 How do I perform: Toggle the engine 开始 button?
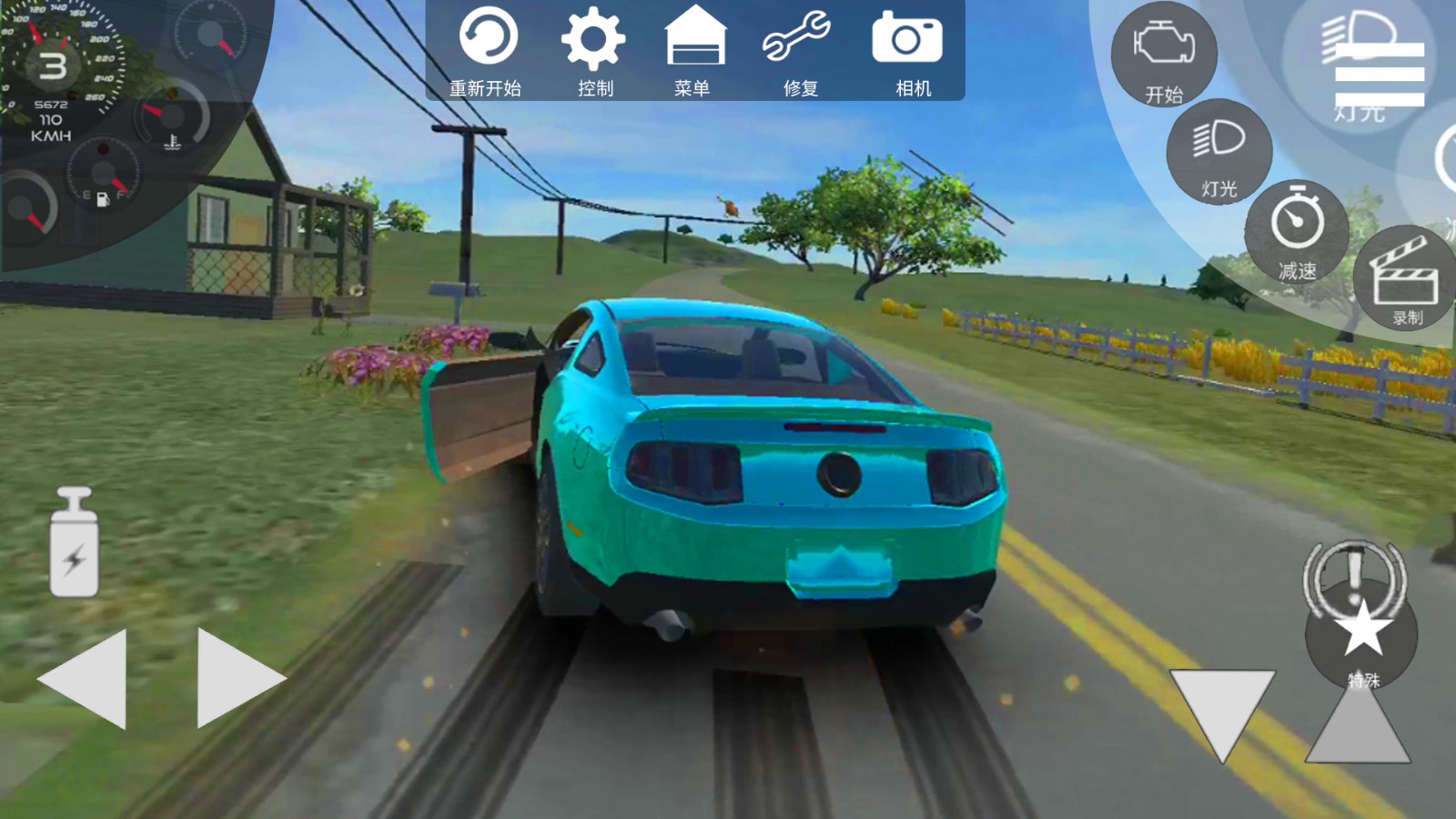[1164, 55]
